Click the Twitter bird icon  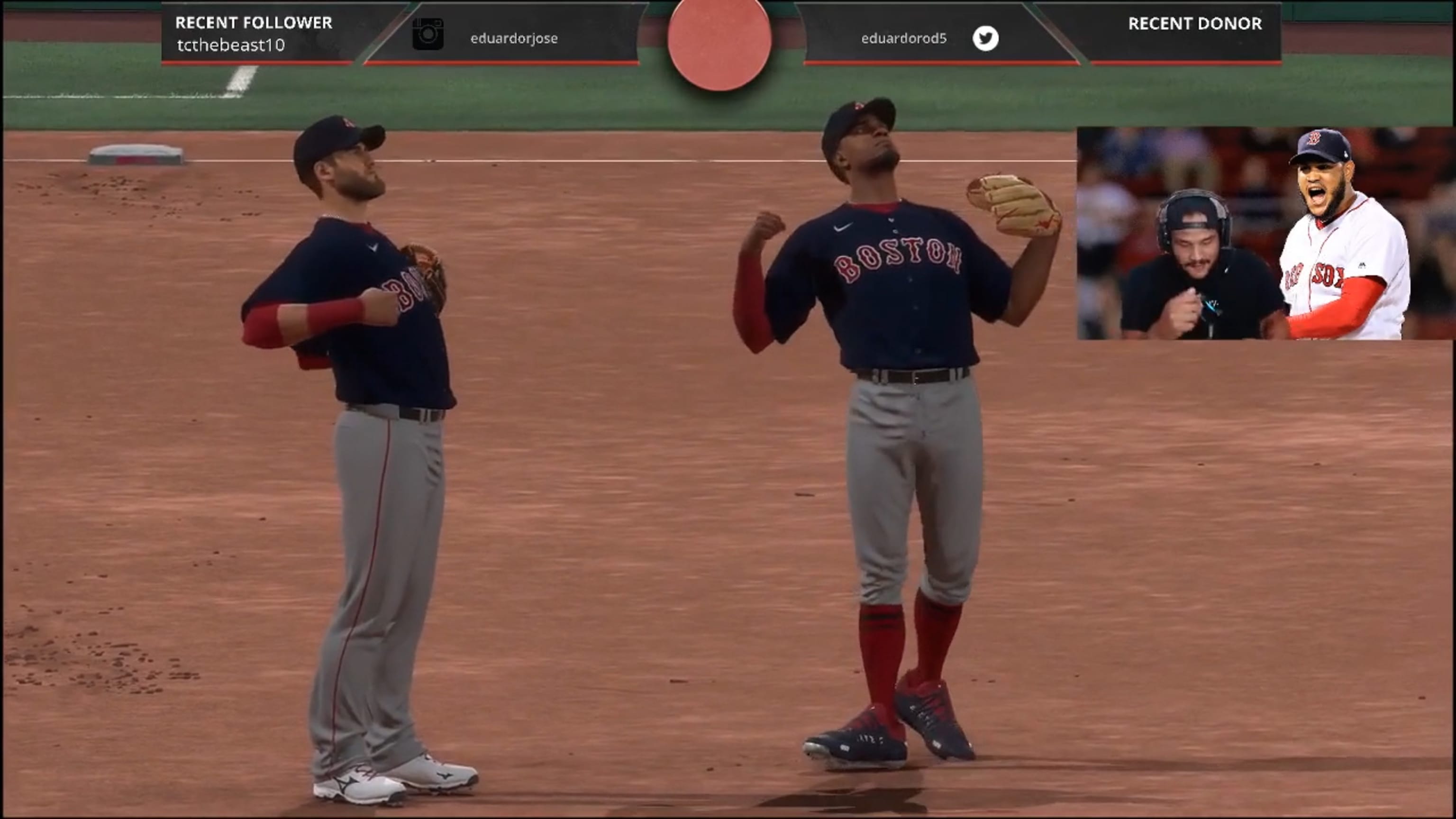tap(985, 38)
